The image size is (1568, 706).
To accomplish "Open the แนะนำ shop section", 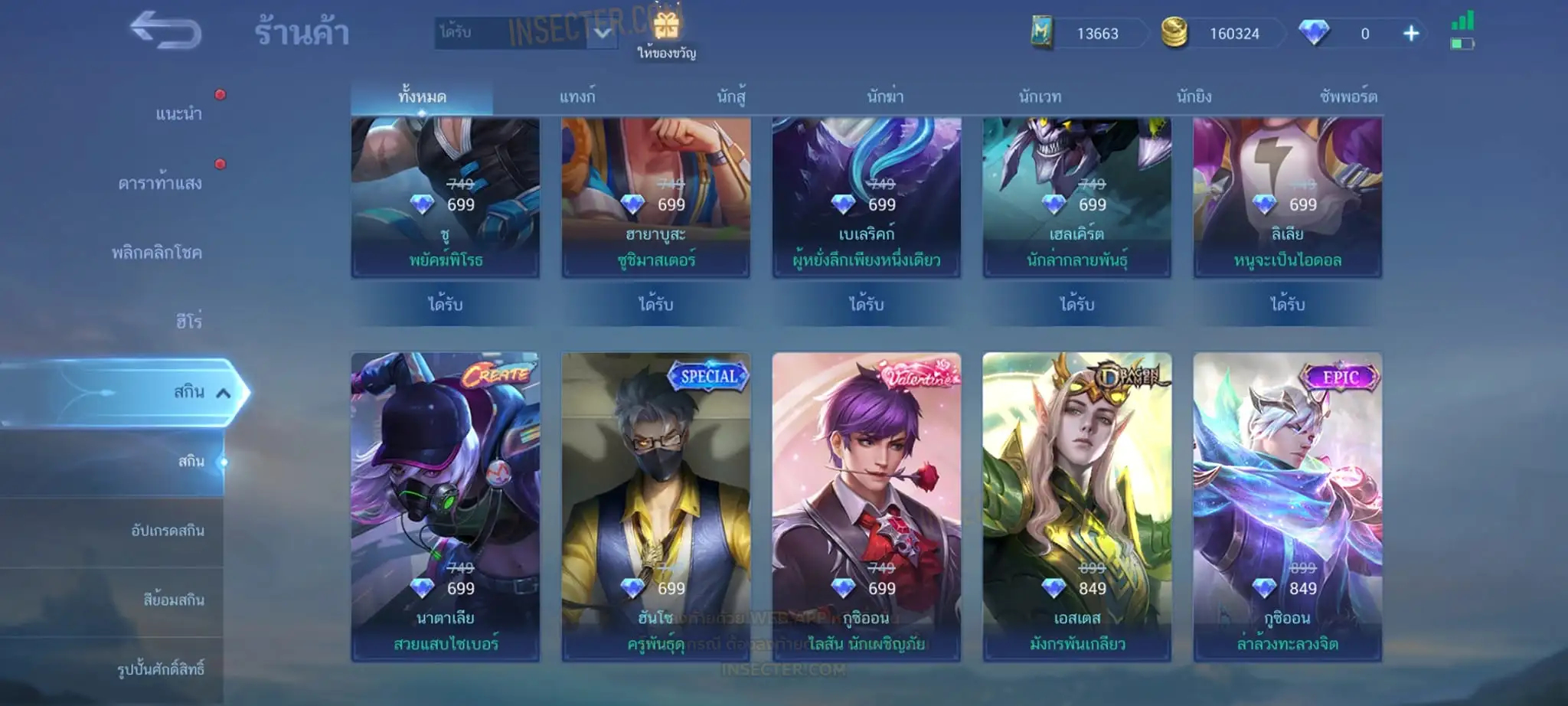I will pos(179,114).
